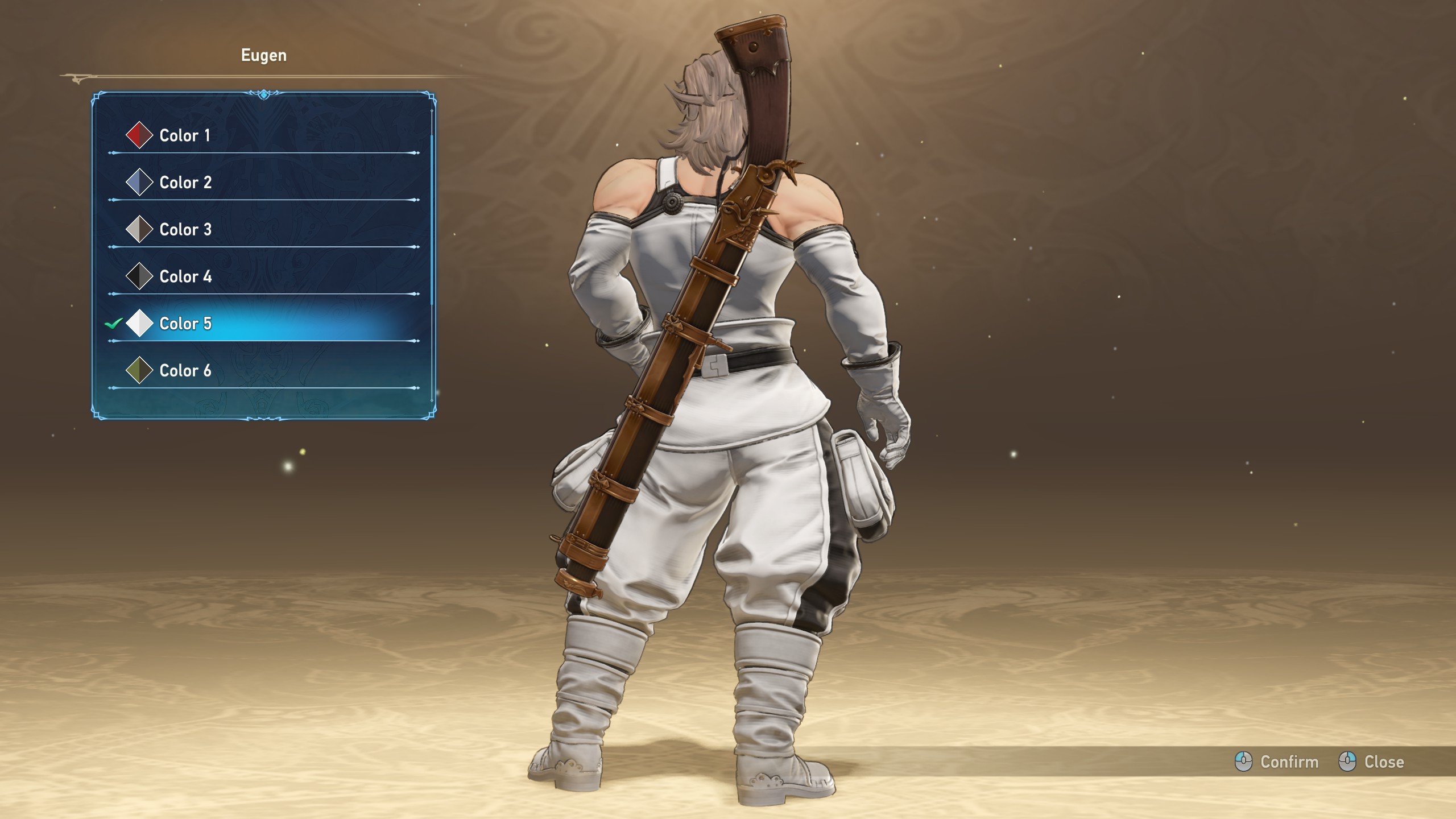Select the highlighted Color 5 entry

pyautogui.click(x=185, y=324)
